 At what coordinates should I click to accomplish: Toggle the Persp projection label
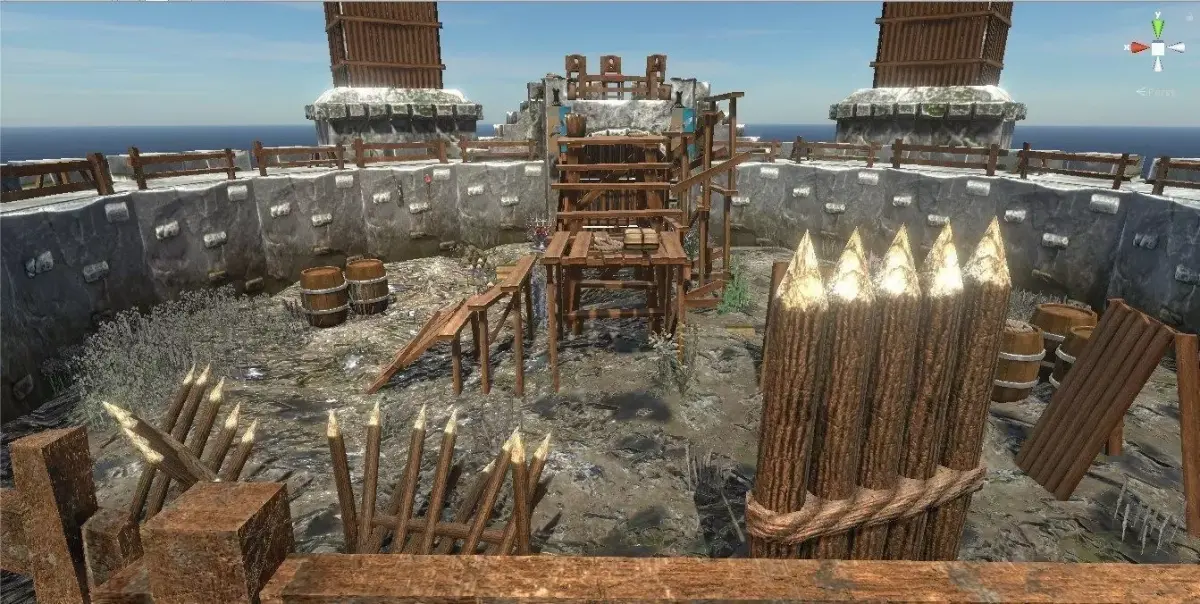[x=1159, y=92]
